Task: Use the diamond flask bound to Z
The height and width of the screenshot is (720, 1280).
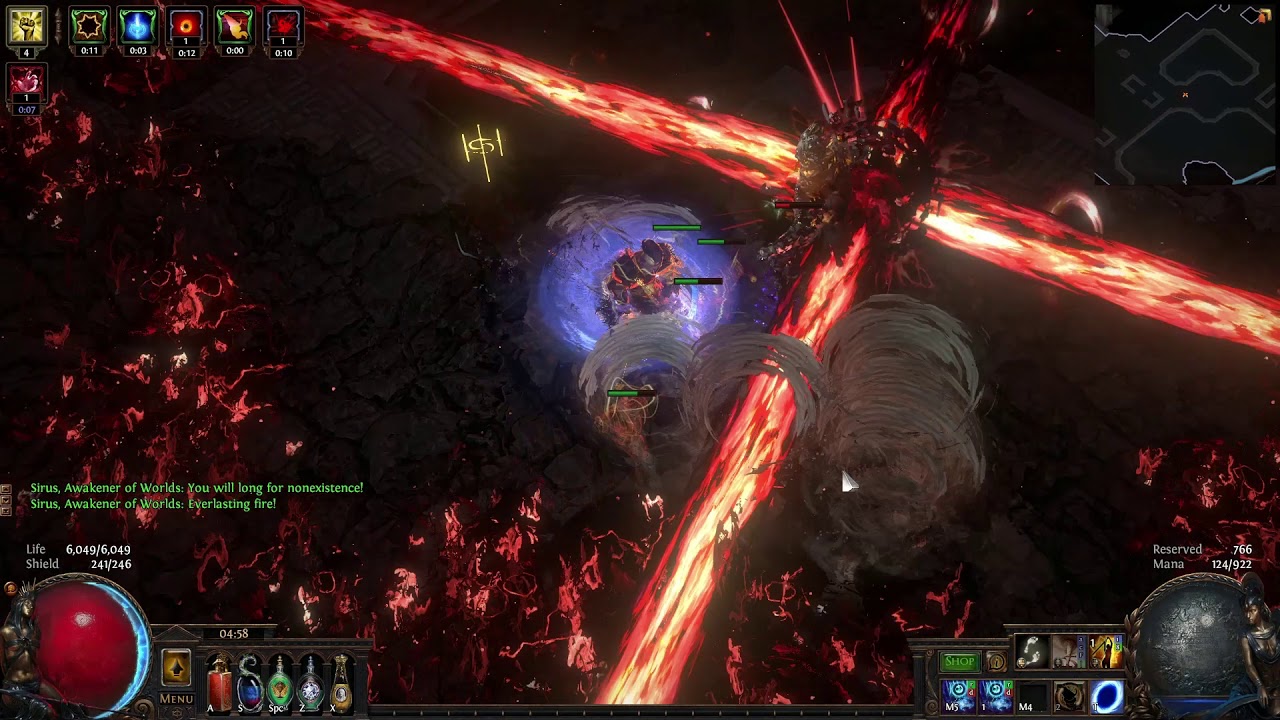Action: point(311,682)
